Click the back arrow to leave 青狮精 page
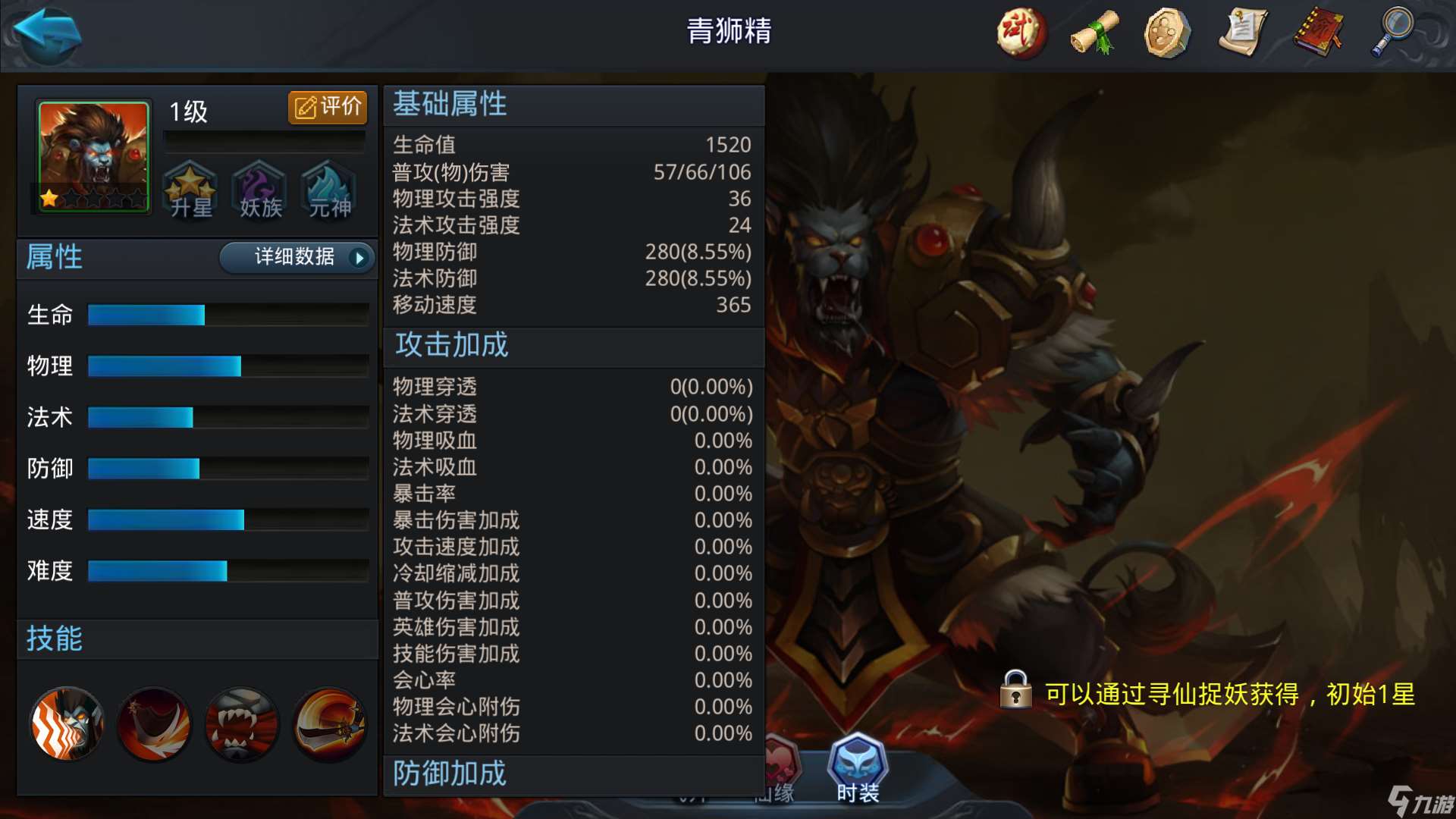 (x=47, y=32)
